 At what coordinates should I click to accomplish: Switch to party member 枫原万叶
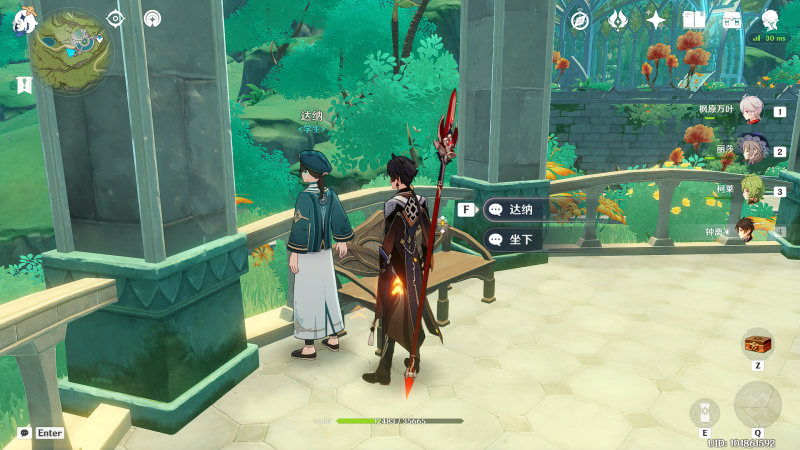pos(752,112)
